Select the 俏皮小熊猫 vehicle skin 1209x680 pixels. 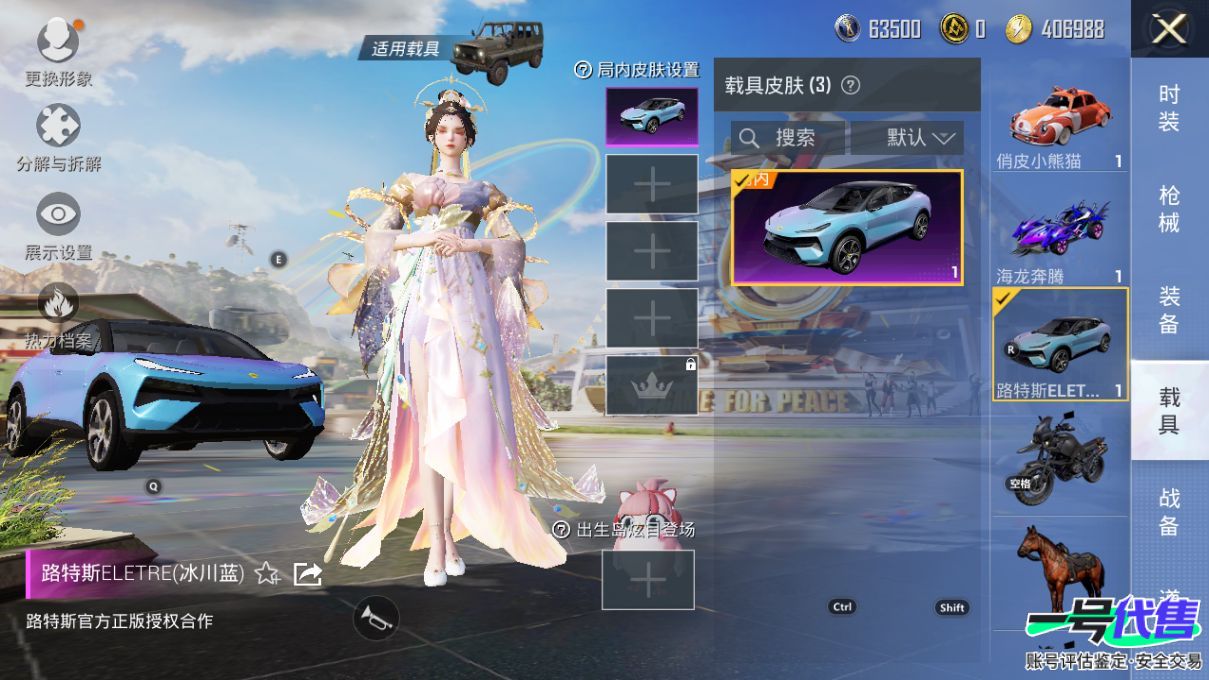[1060, 124]
